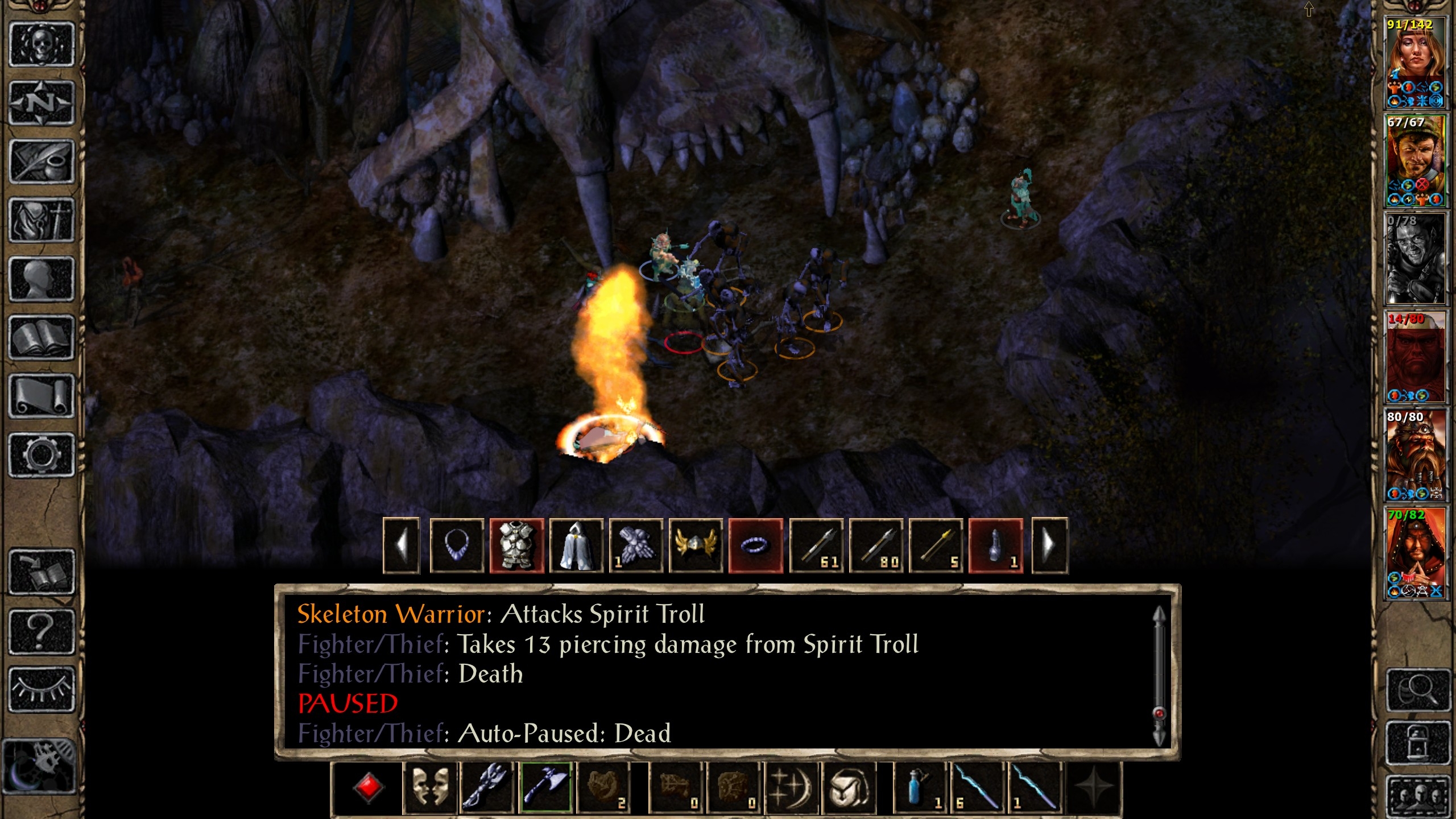The image size is (1456, 819).
Task: Activate the axe weapon quick slot
Action: tap(546, 787)
